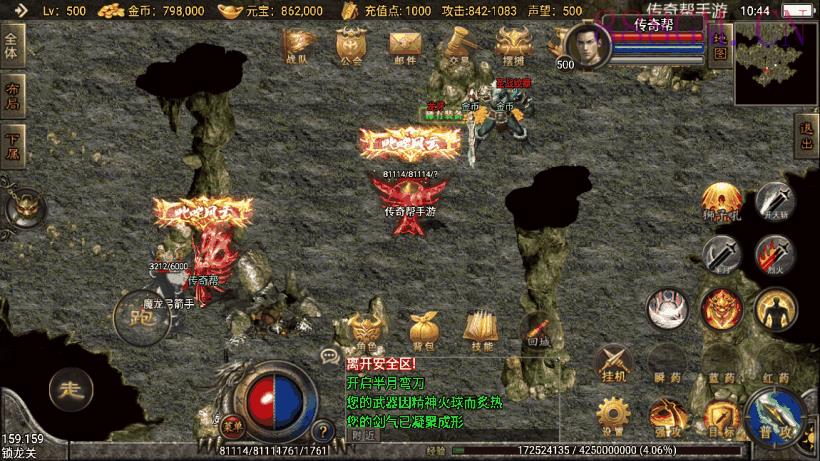Click the player portrait avatar
The image size is (820, 461).
pos(586,45)
